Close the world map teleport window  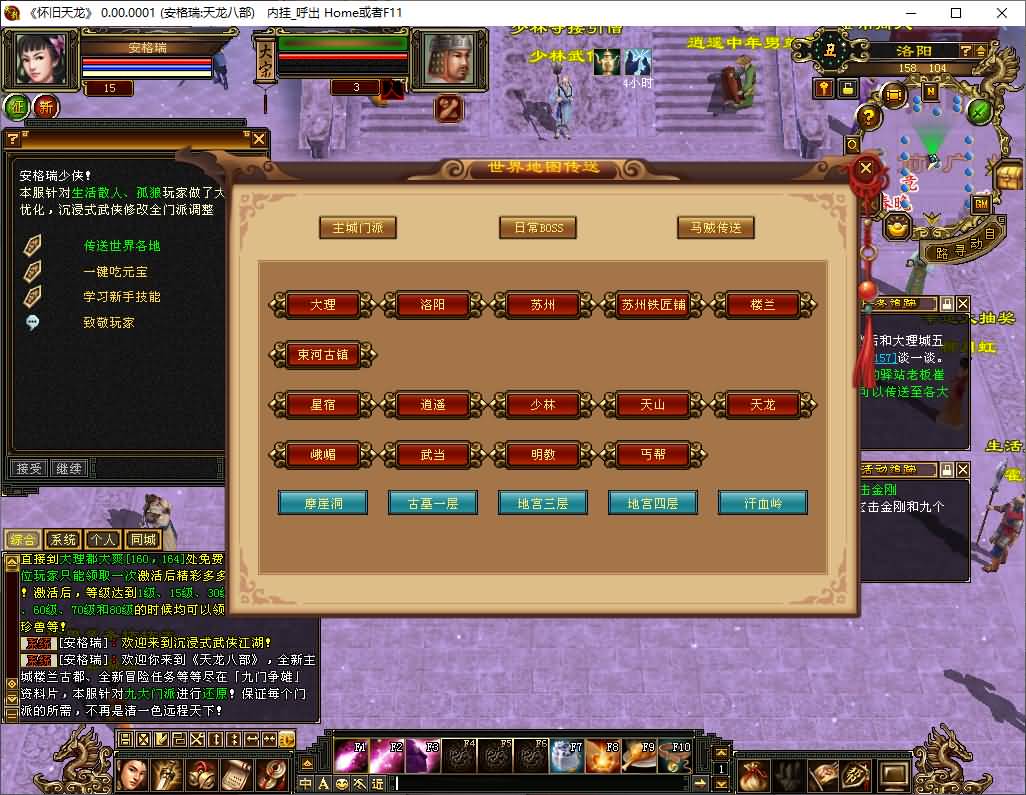coord(866,167)
